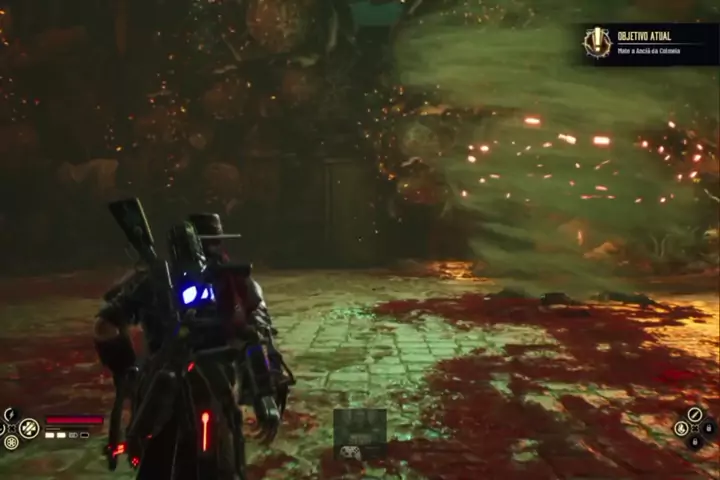
Task: Select the slanted blade item slot
Action: 694,414
